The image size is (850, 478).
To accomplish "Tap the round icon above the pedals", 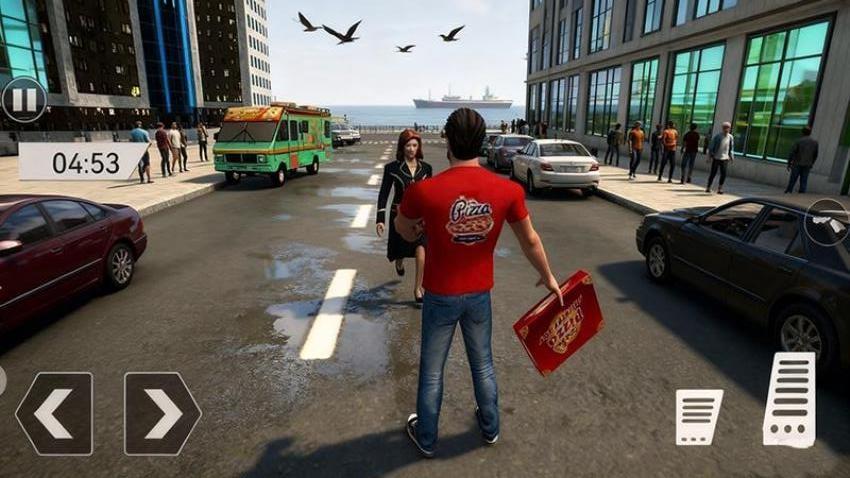I will pyautogui.click(x=827, y=223).
